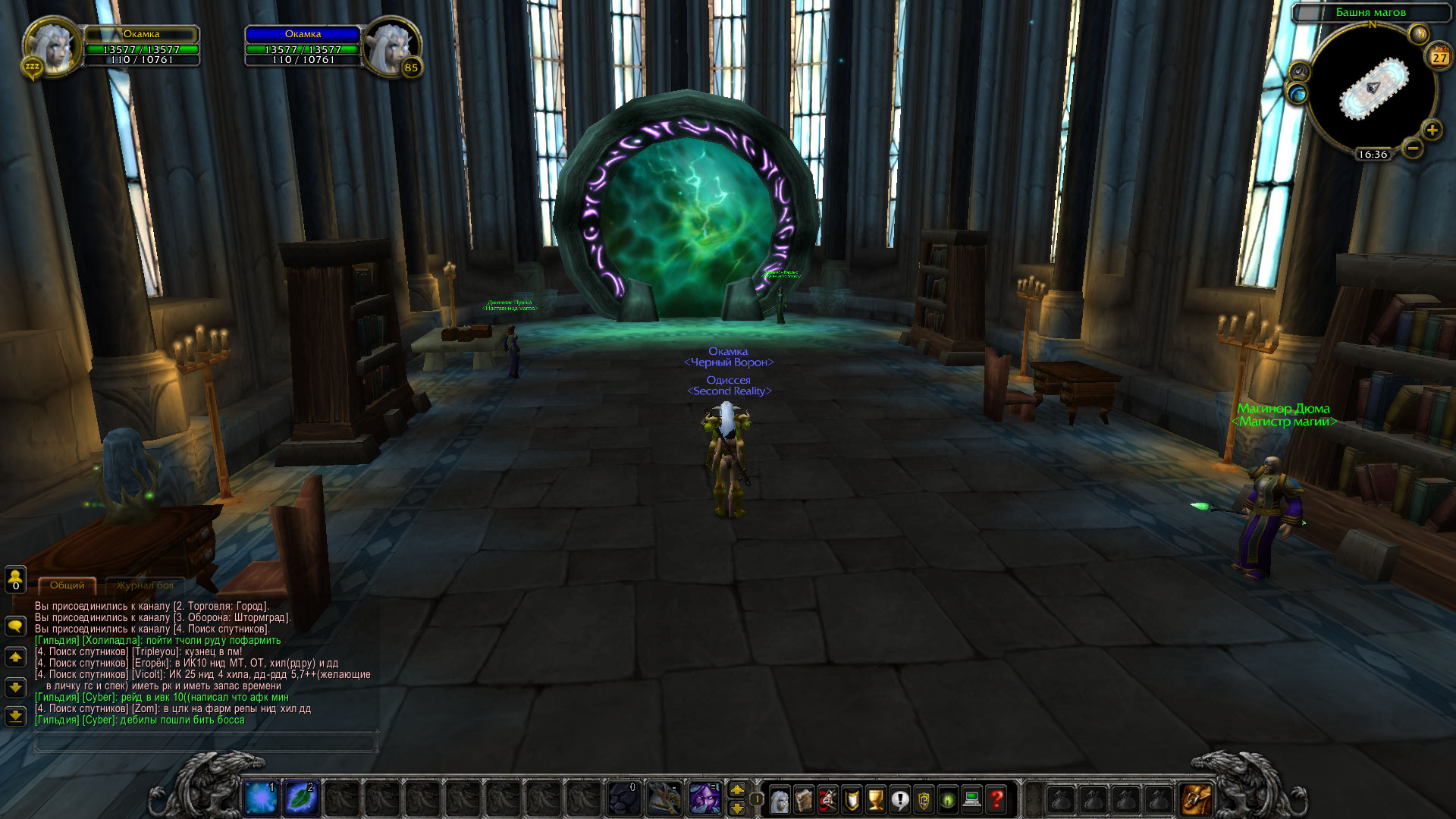Open the red question mark help button
This screenshot has height=819, width=1456.
point(996,799)
